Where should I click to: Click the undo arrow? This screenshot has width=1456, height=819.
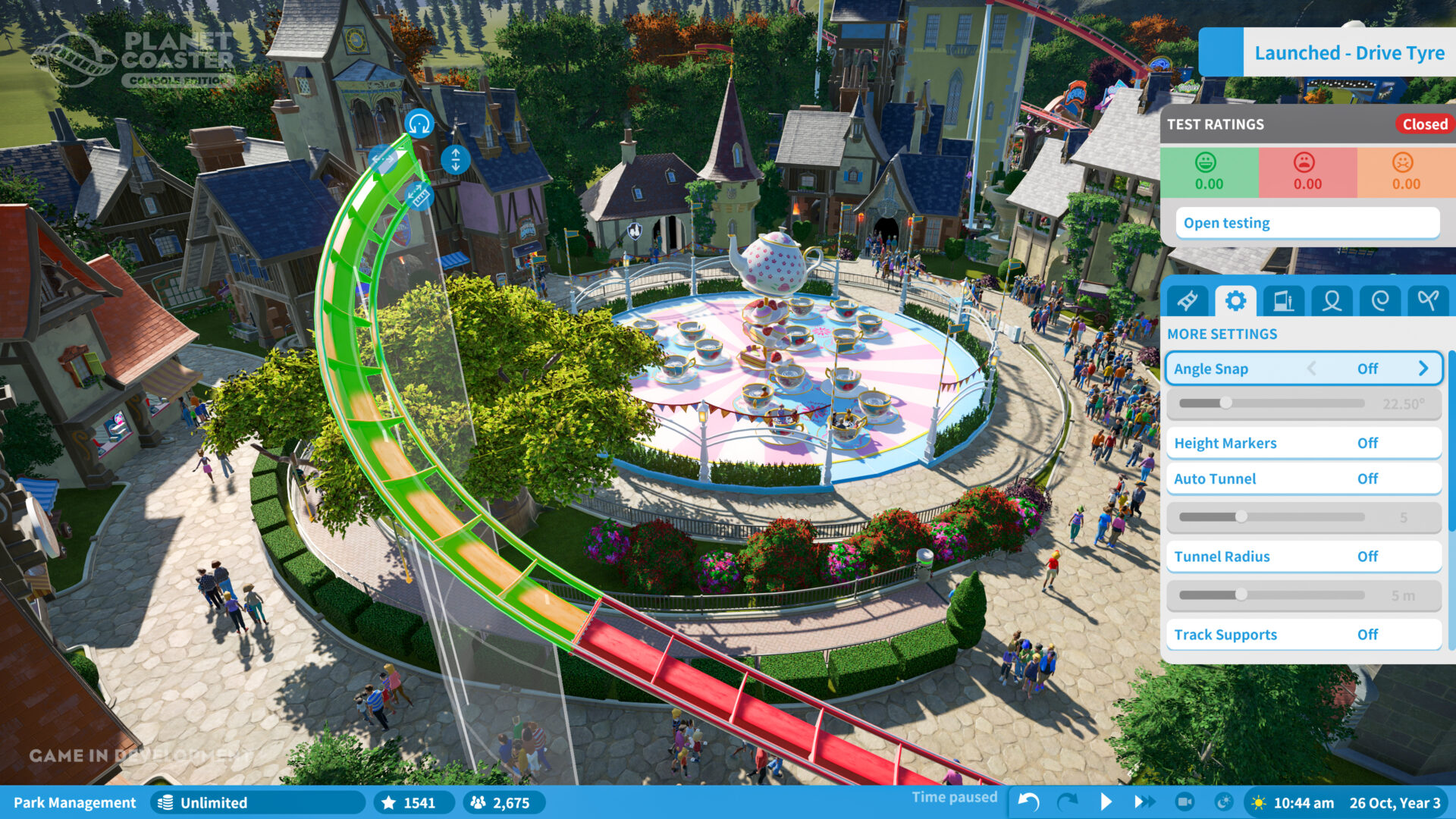1028,802
